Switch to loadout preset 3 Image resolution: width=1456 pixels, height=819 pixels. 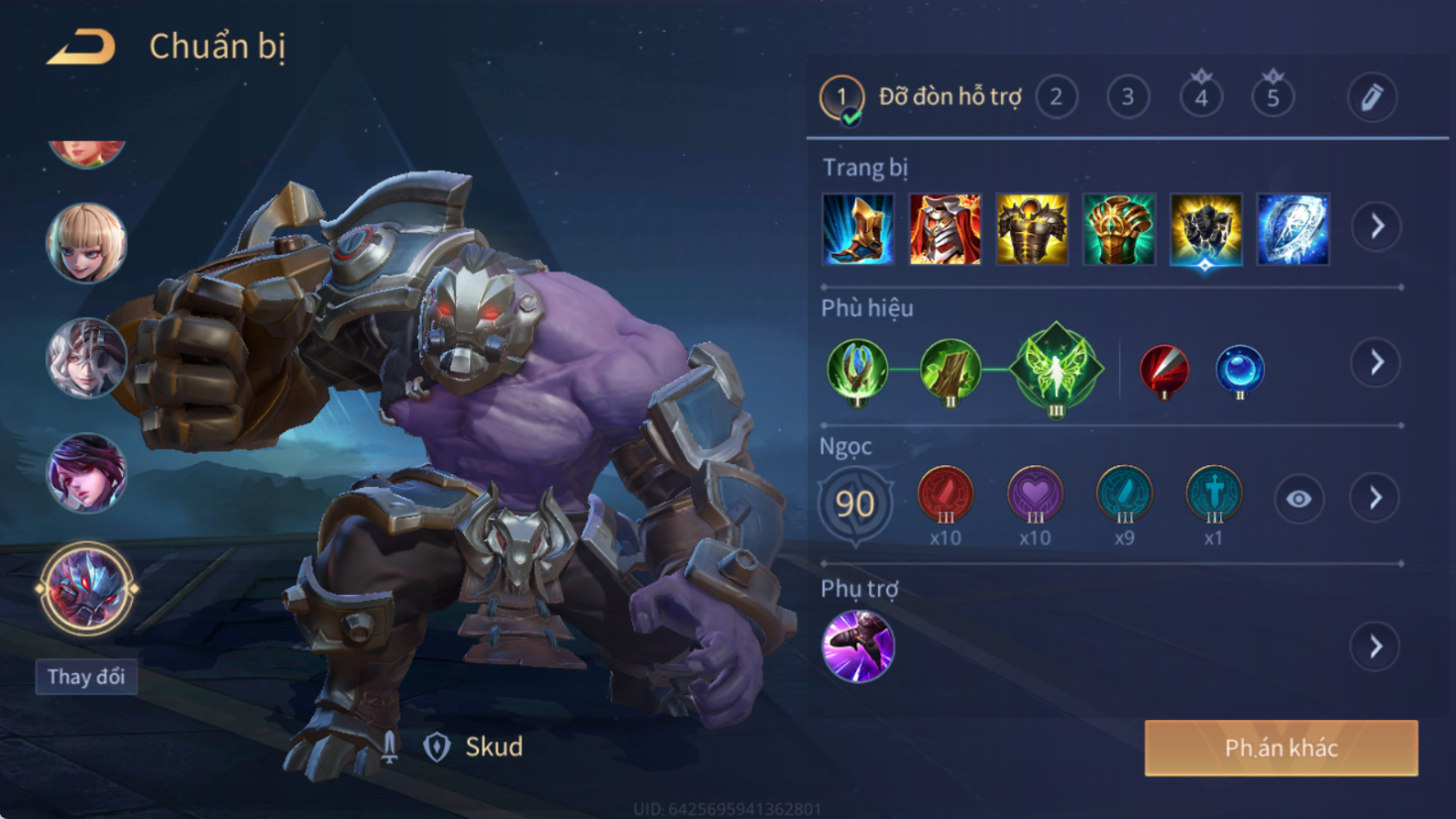(x=1128, y=97)
